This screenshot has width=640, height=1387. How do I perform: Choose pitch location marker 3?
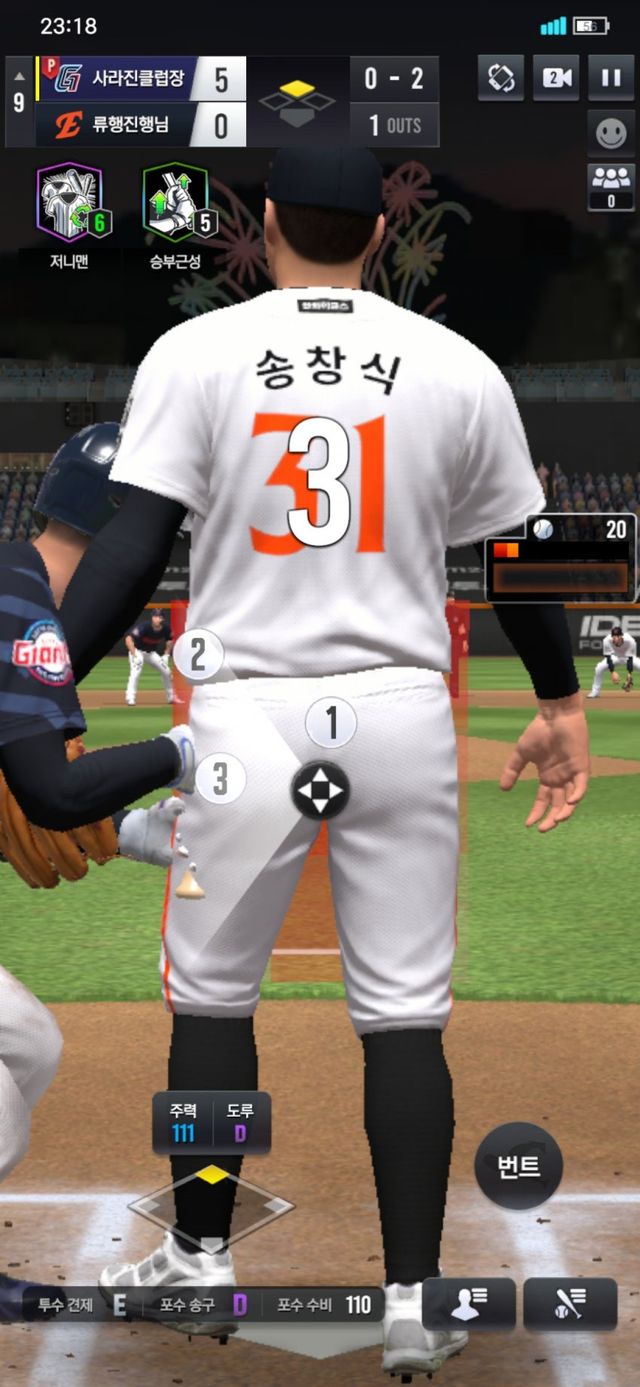220,779
